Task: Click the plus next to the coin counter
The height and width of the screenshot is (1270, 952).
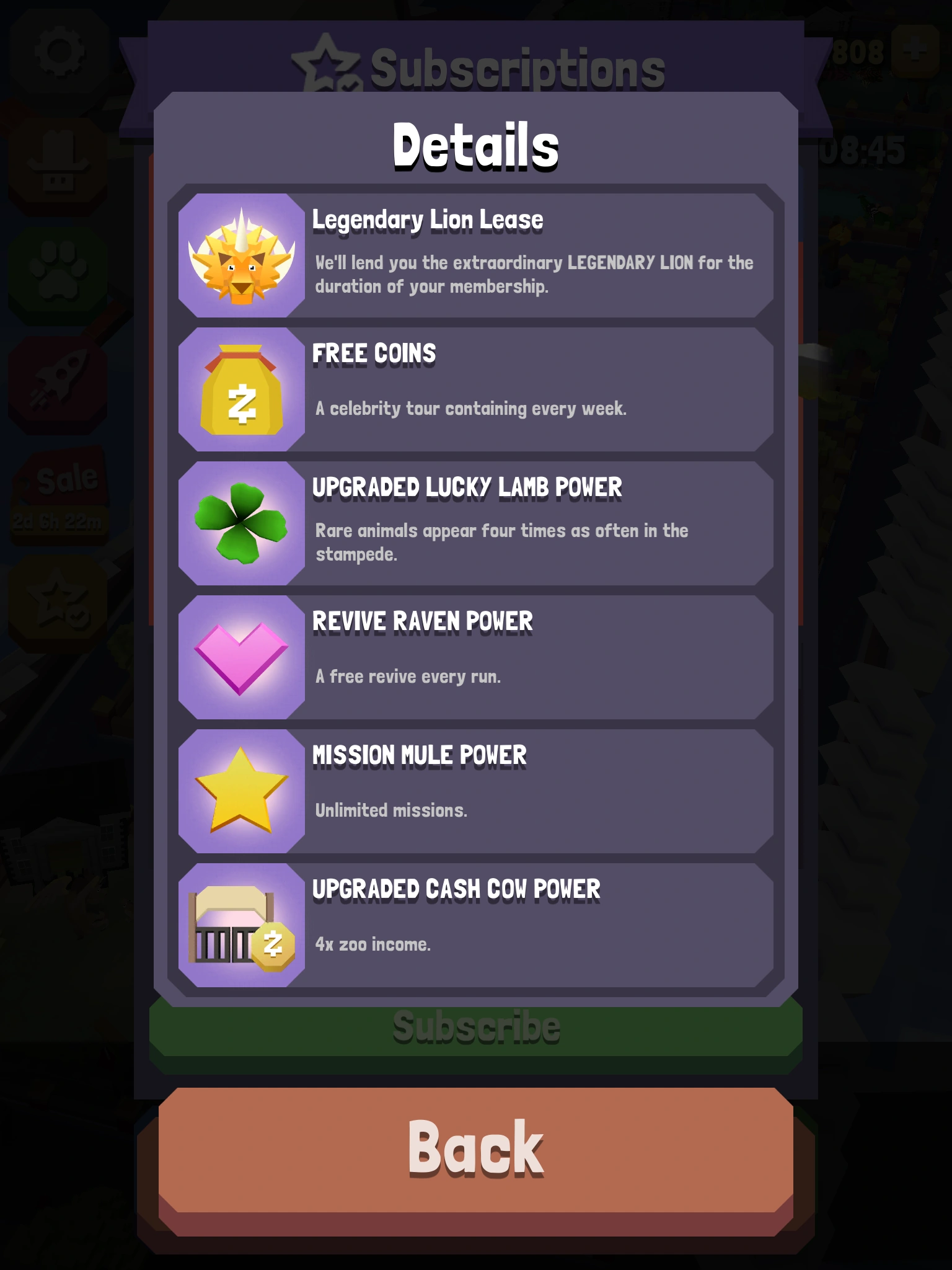Action: tap(915, 52)
